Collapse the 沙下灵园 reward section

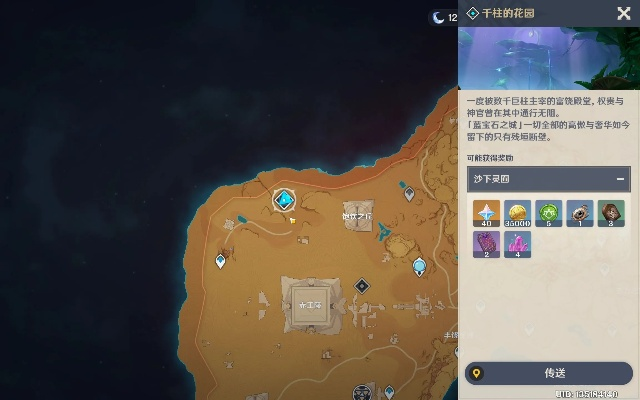621,180
